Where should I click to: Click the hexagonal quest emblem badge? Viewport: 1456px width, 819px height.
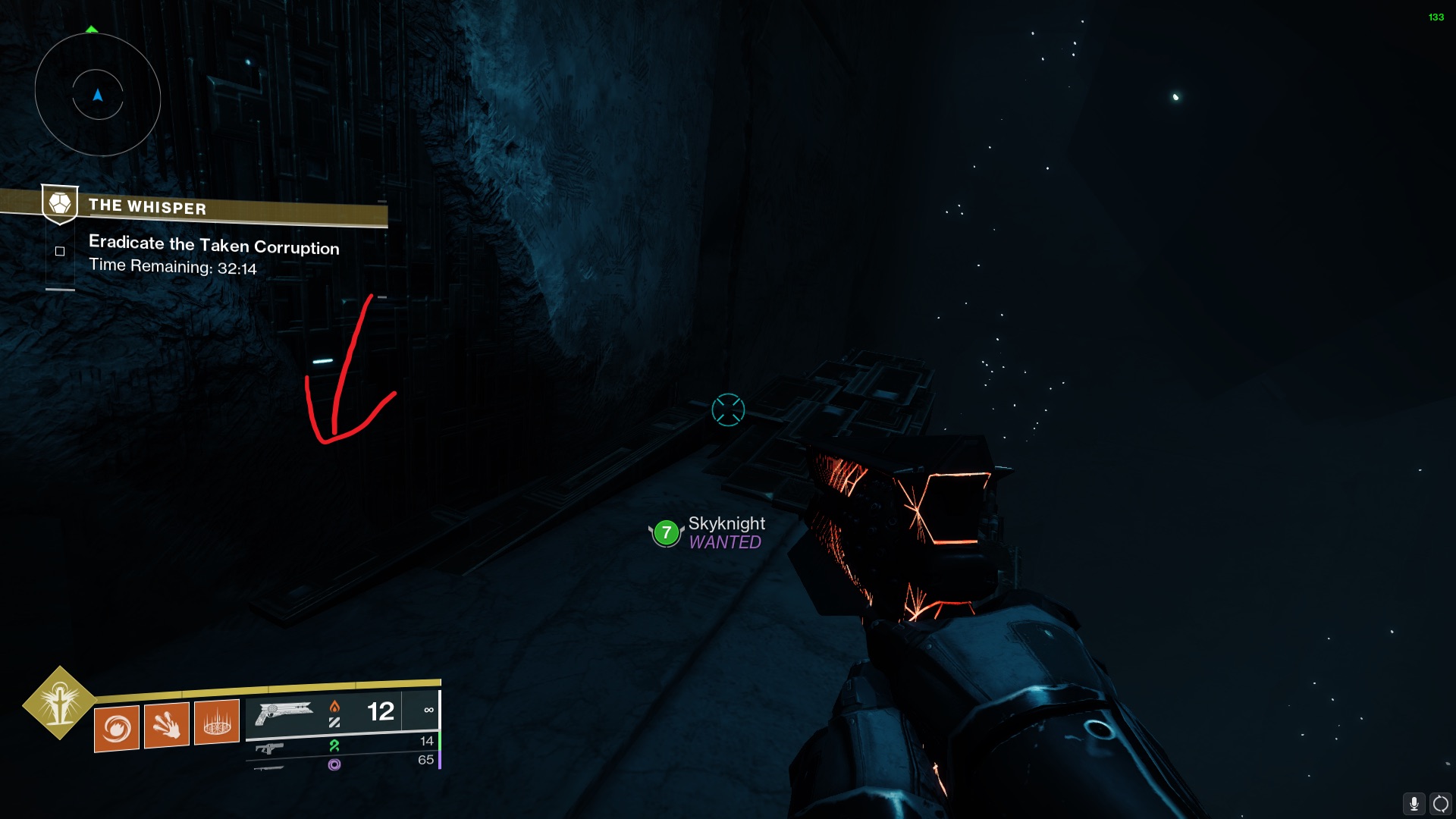pos(60,203)
